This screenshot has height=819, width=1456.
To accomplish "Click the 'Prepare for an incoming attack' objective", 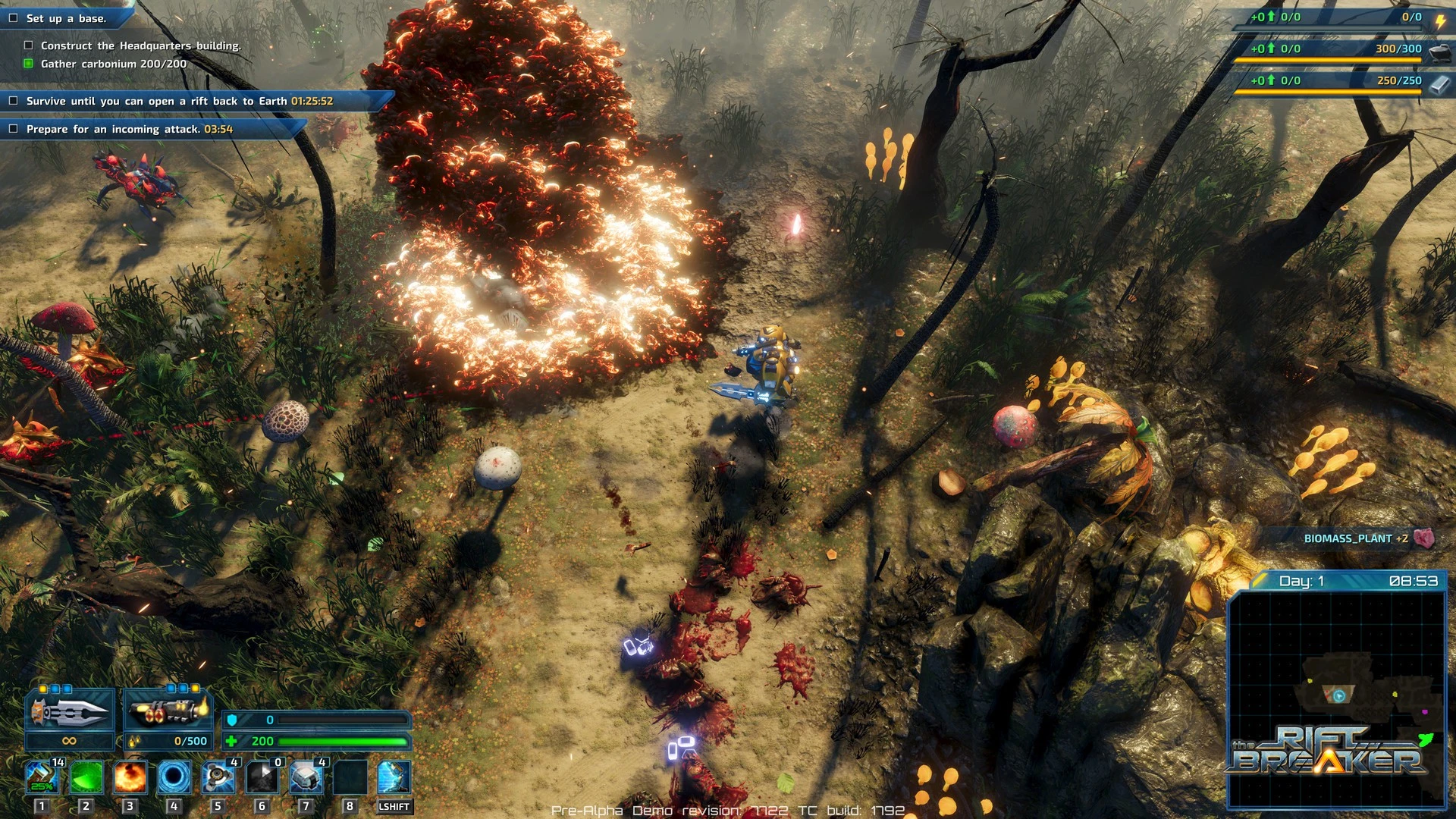I will pyautogui.click(x=129, y=129).
